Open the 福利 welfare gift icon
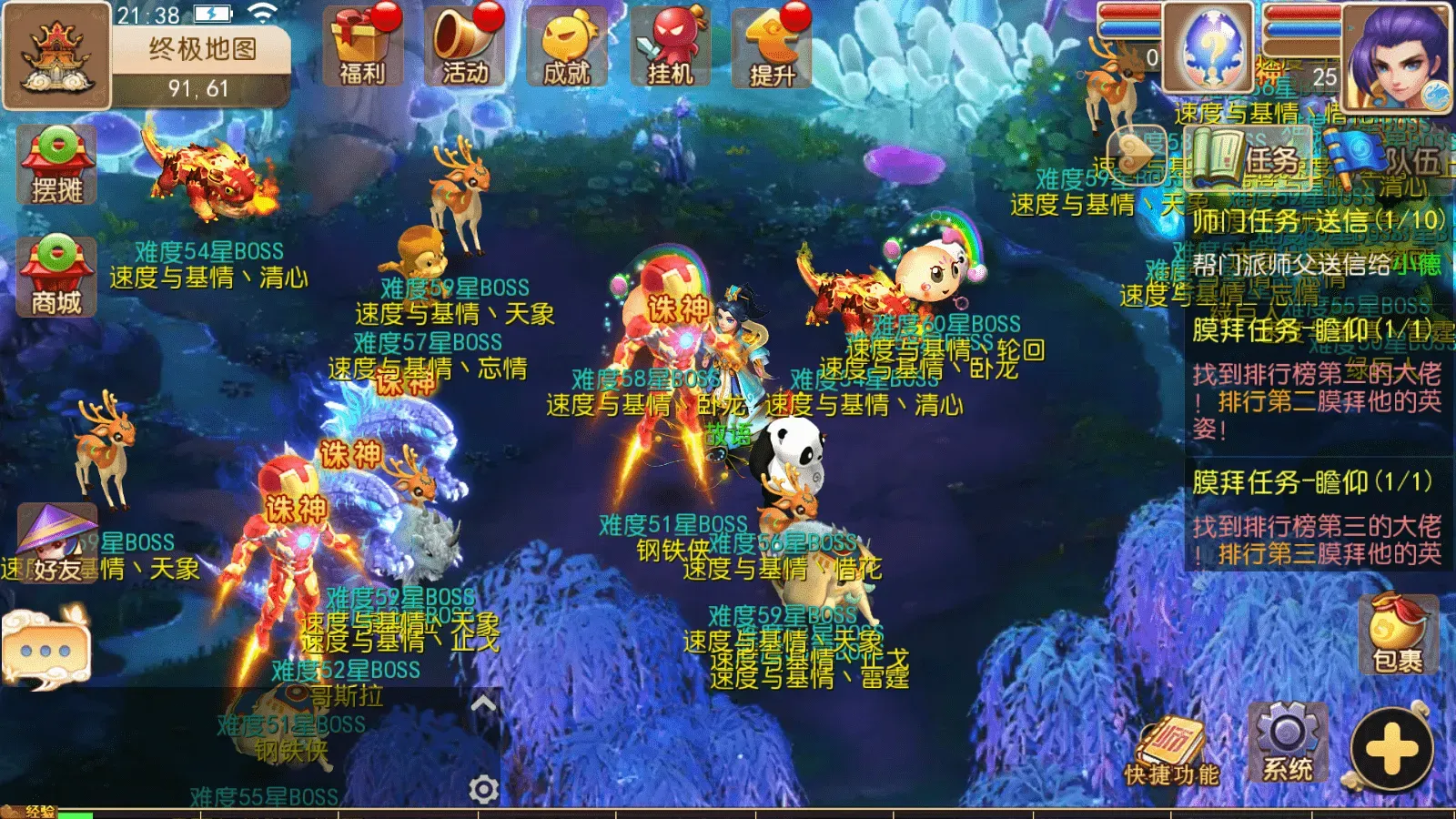Image resolution: width=1456 pixels, height=819 pixels. point(362,50)
